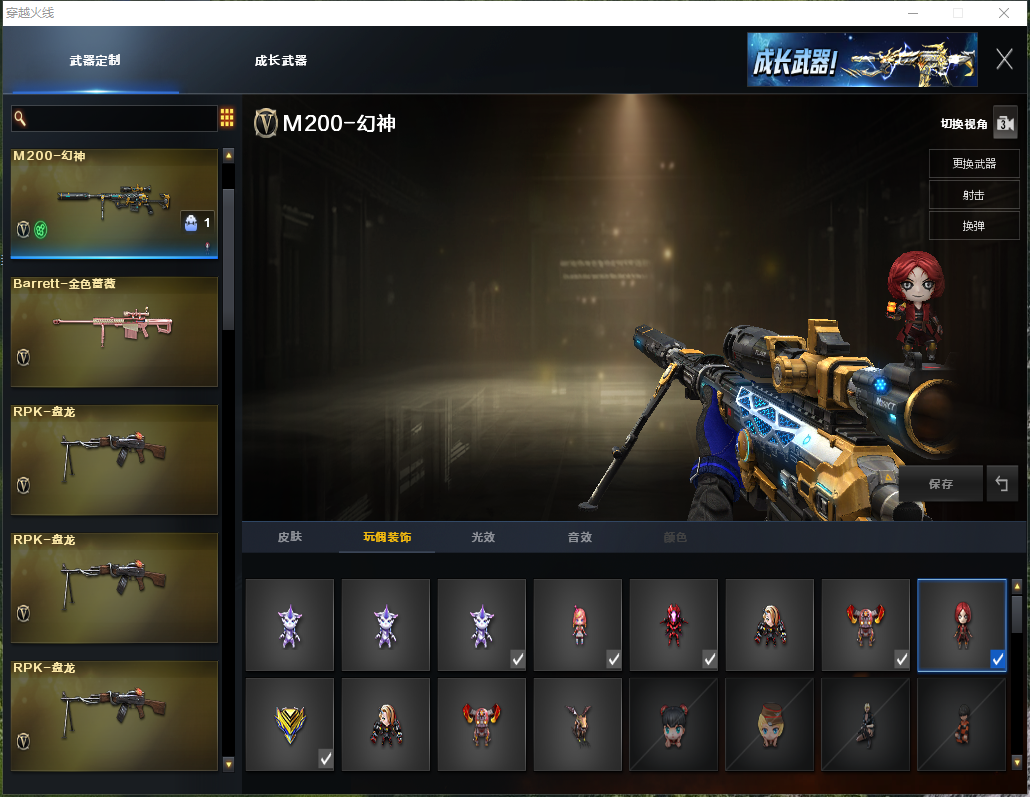Choose the pink-haired girl doll charm
This screenshot has height=797, width=1030.
578,625
